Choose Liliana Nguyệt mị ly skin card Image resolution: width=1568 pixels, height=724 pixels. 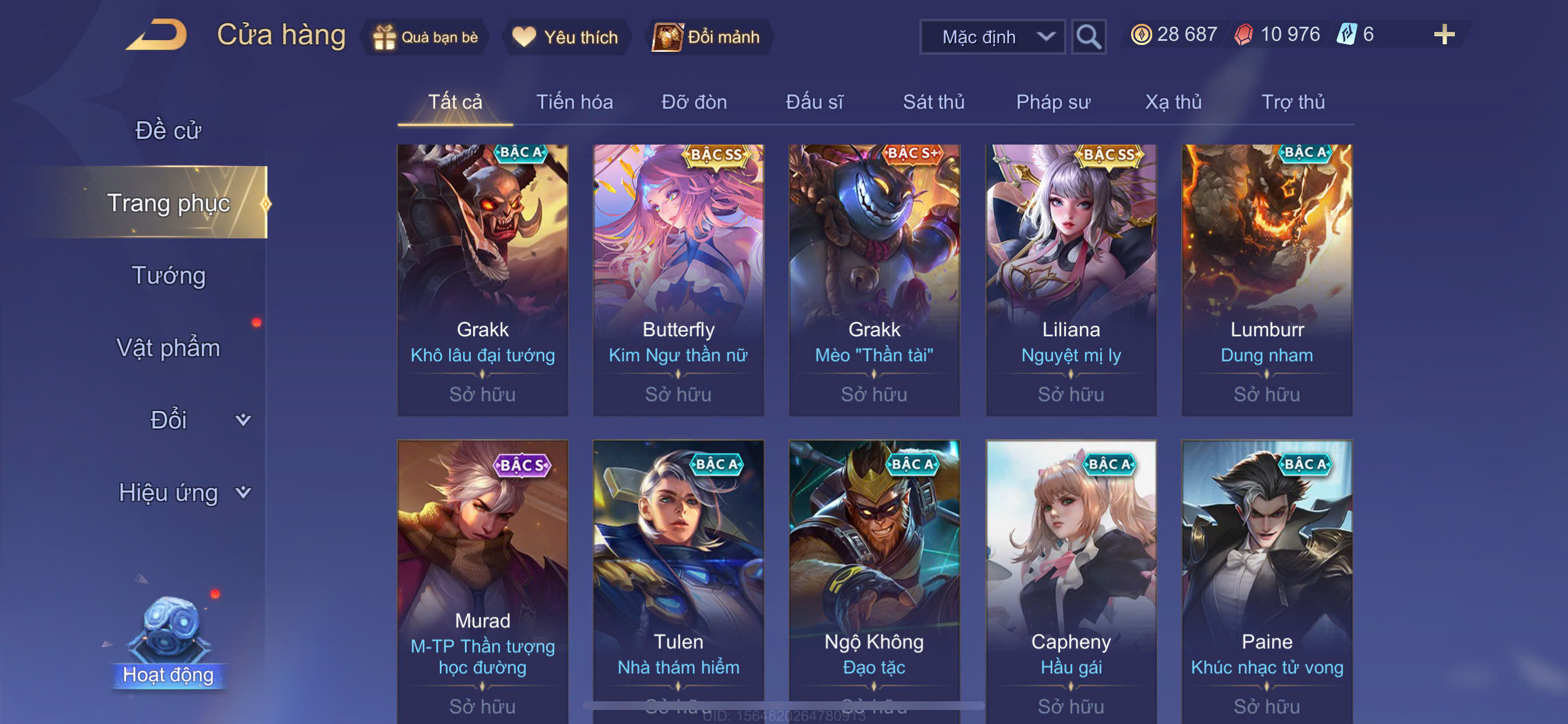click(1070, 280)
